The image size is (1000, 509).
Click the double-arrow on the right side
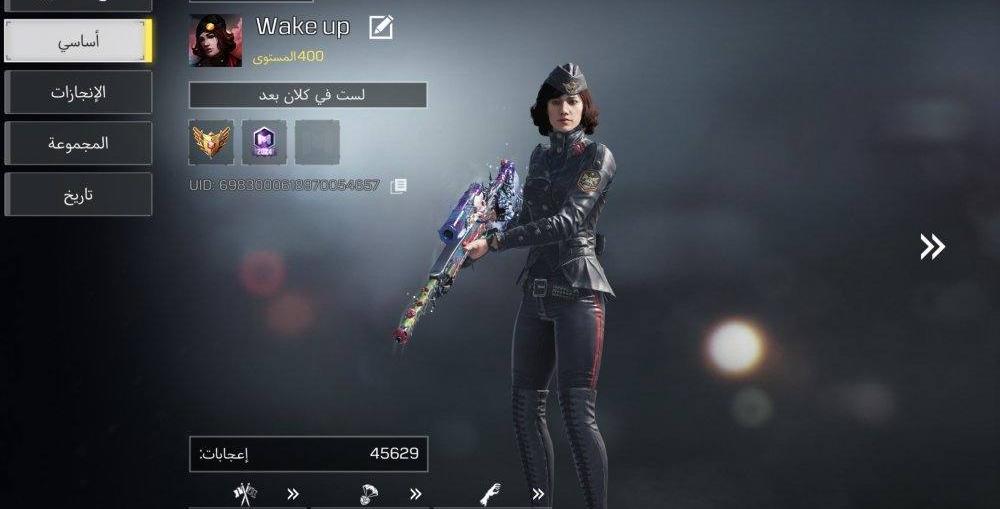coord(932,247)
